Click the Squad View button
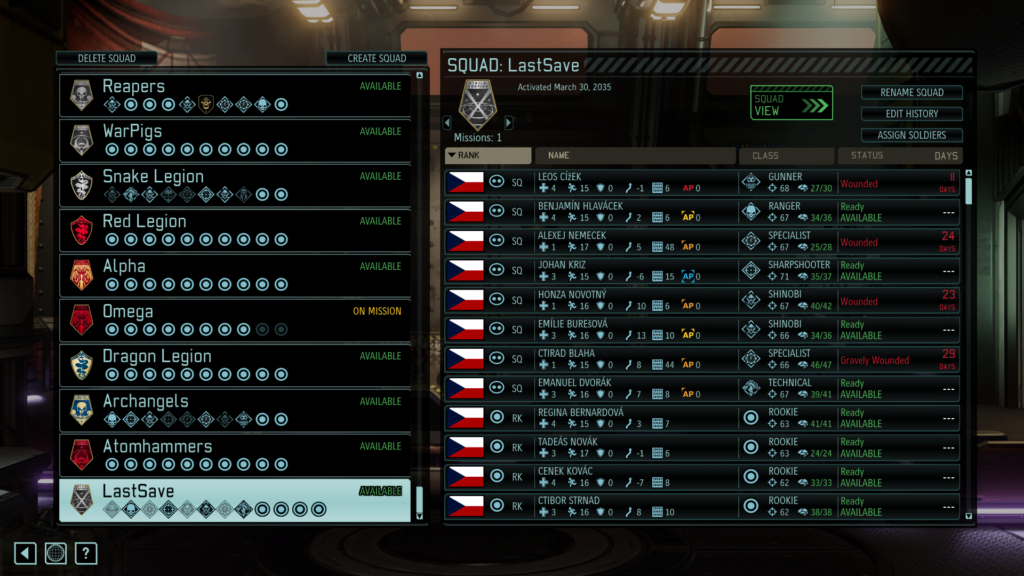 click(791, 104)
